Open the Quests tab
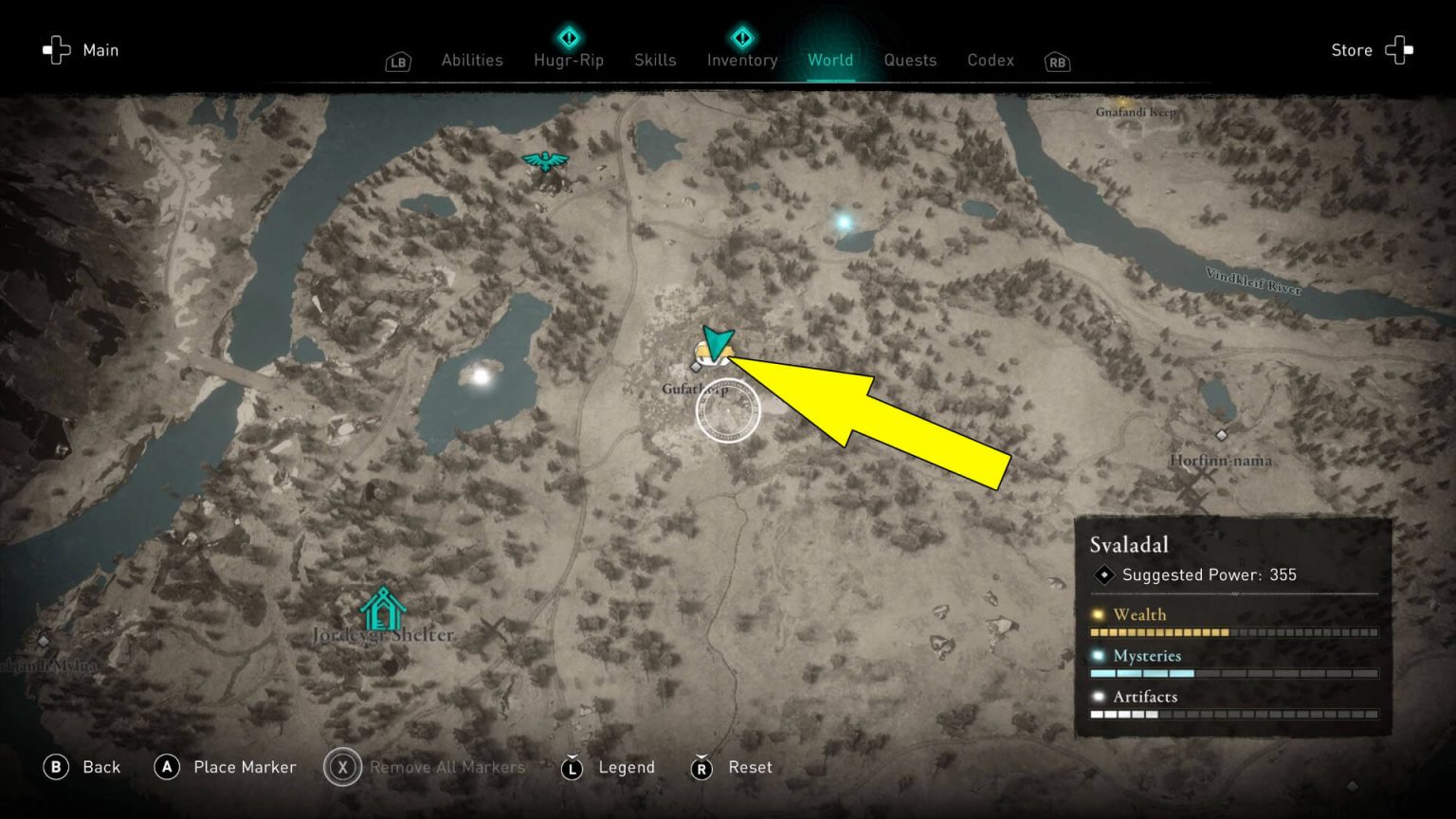The image size is (1456, 819). coord(910,60)
